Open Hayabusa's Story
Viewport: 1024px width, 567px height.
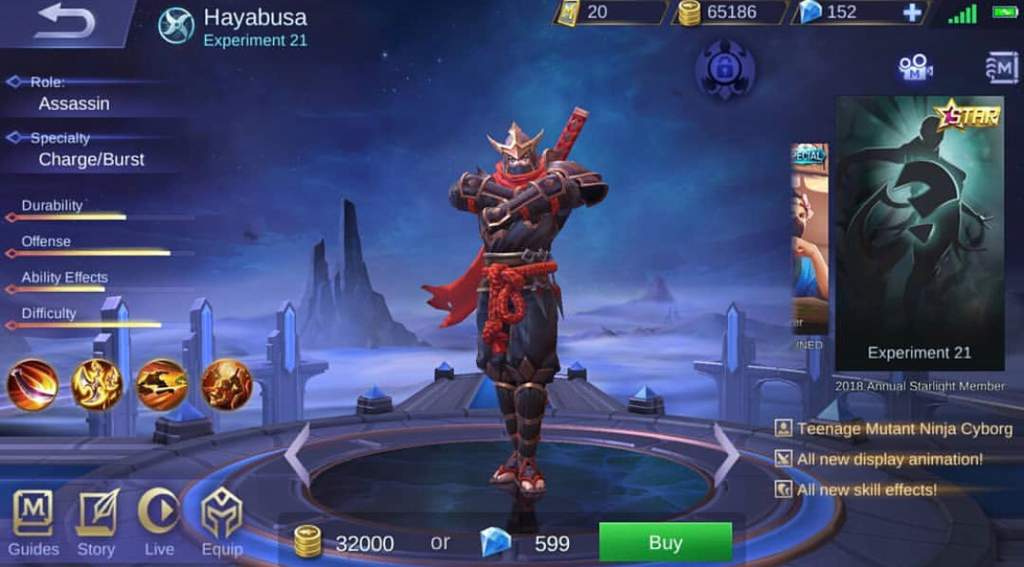96,522
